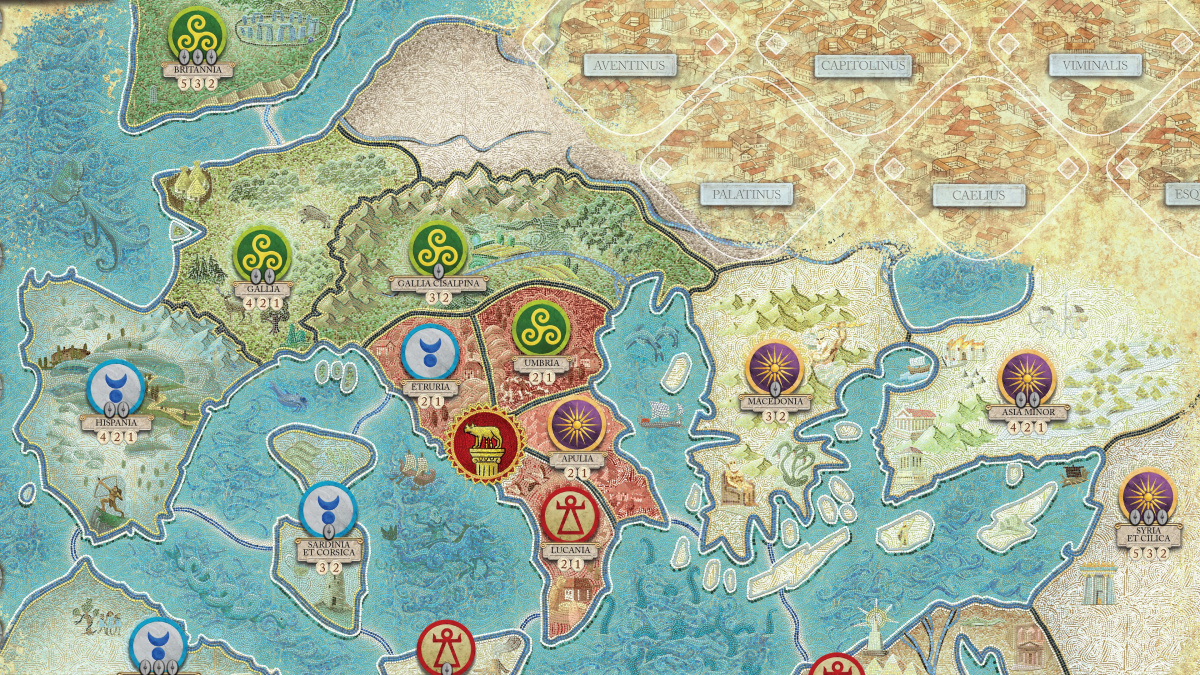Select the Etruria province marker
The image size is (1200, 675).
(x=429, y=352)
